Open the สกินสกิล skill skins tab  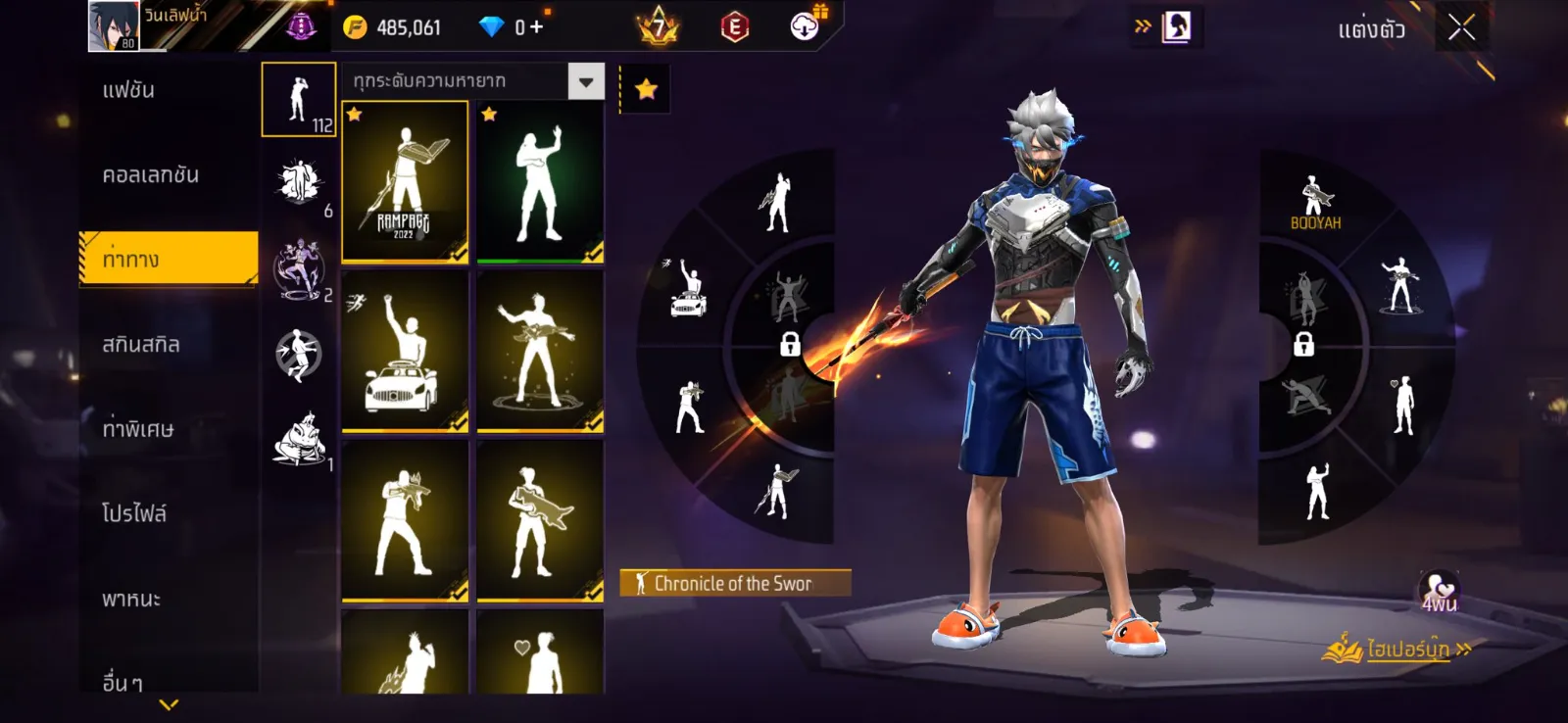[x=141, y=345]
